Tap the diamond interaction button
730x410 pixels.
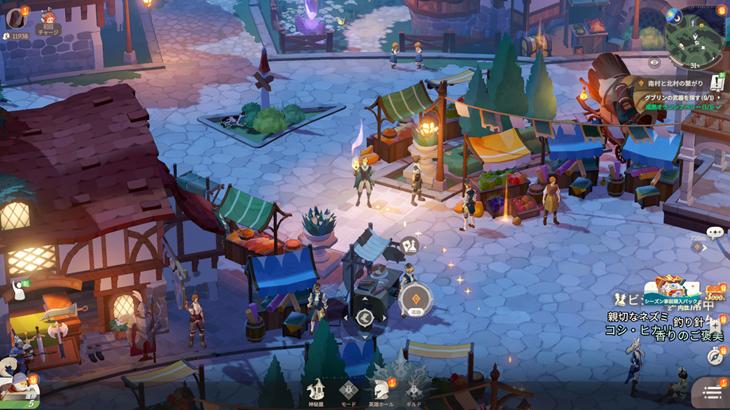[x=414, y=297]
